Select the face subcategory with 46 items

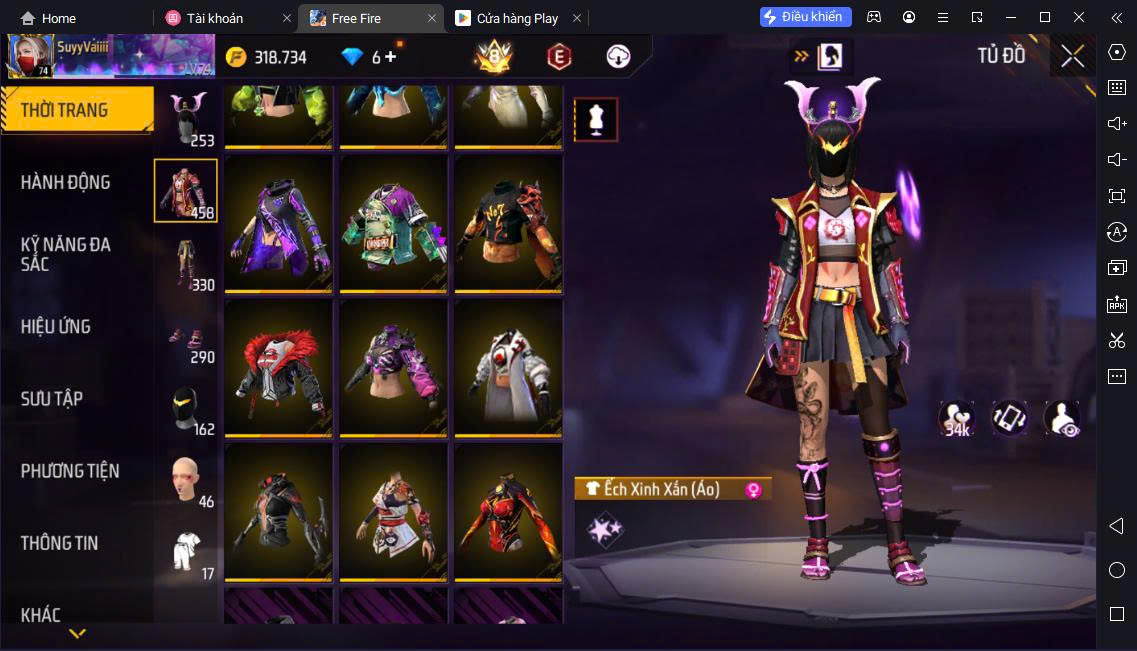coord(186,480)
